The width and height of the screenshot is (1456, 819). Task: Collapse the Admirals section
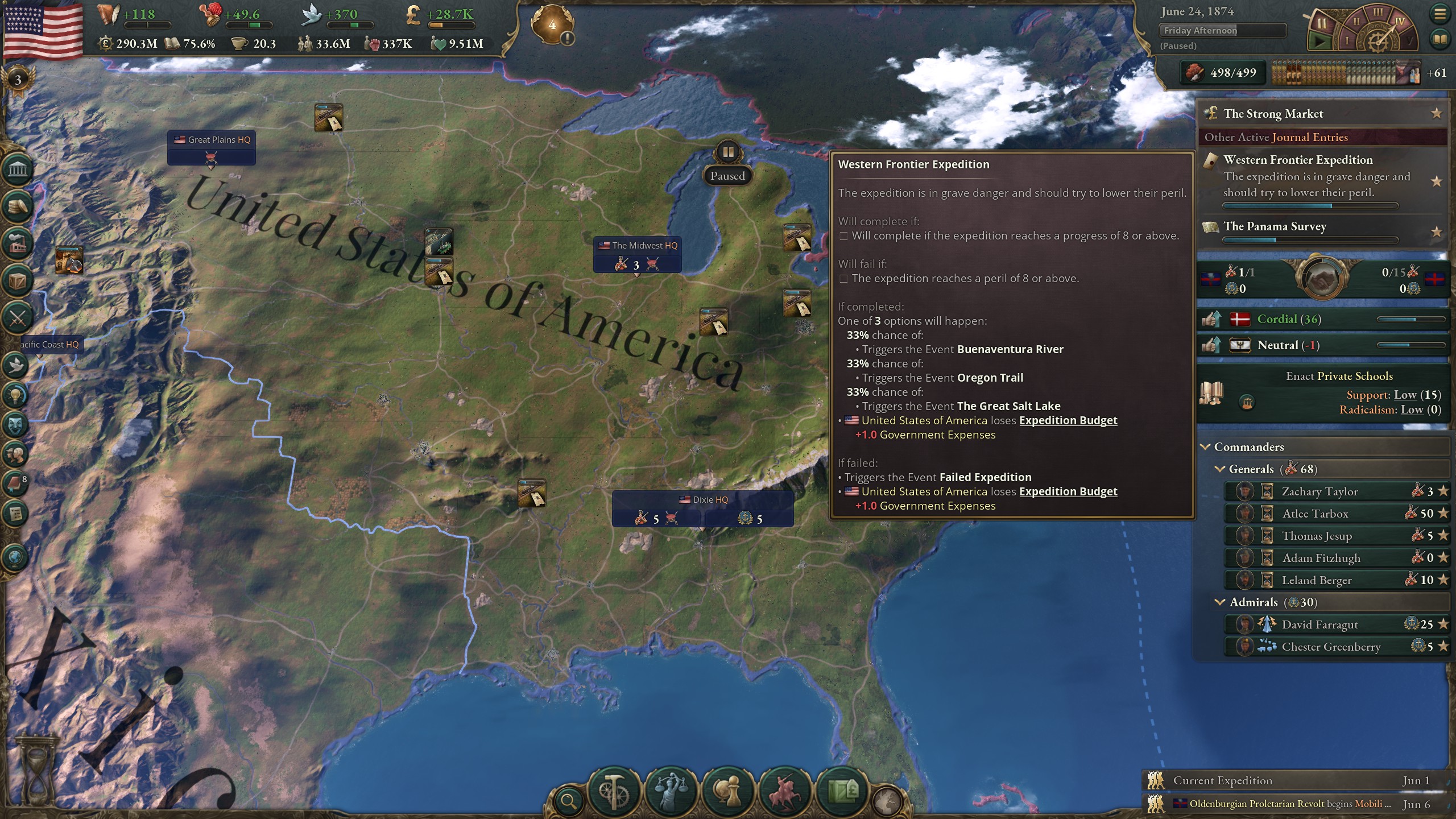click(x=1221, y=602)
